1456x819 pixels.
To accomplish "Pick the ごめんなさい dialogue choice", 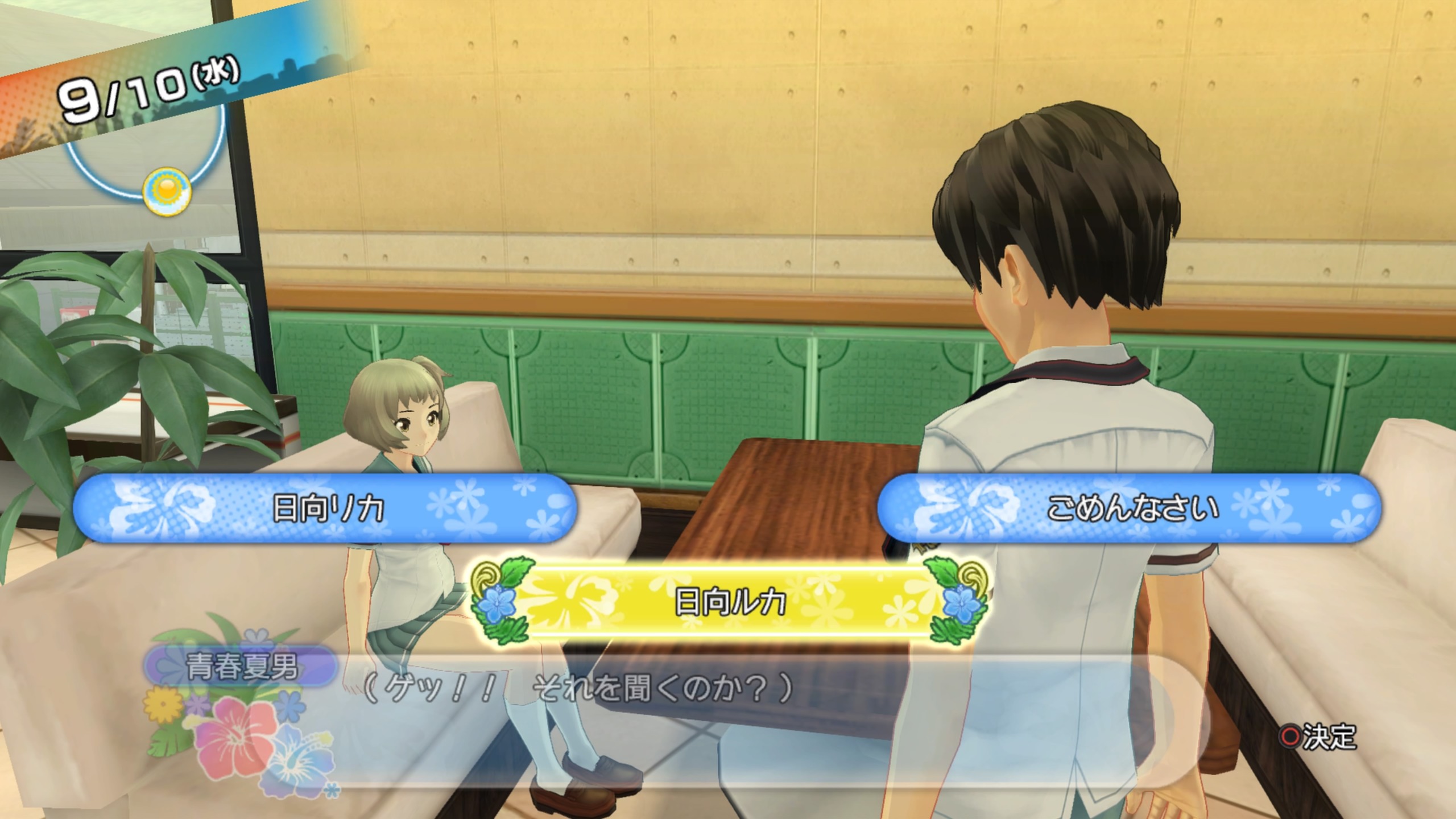I will 1130,508.
